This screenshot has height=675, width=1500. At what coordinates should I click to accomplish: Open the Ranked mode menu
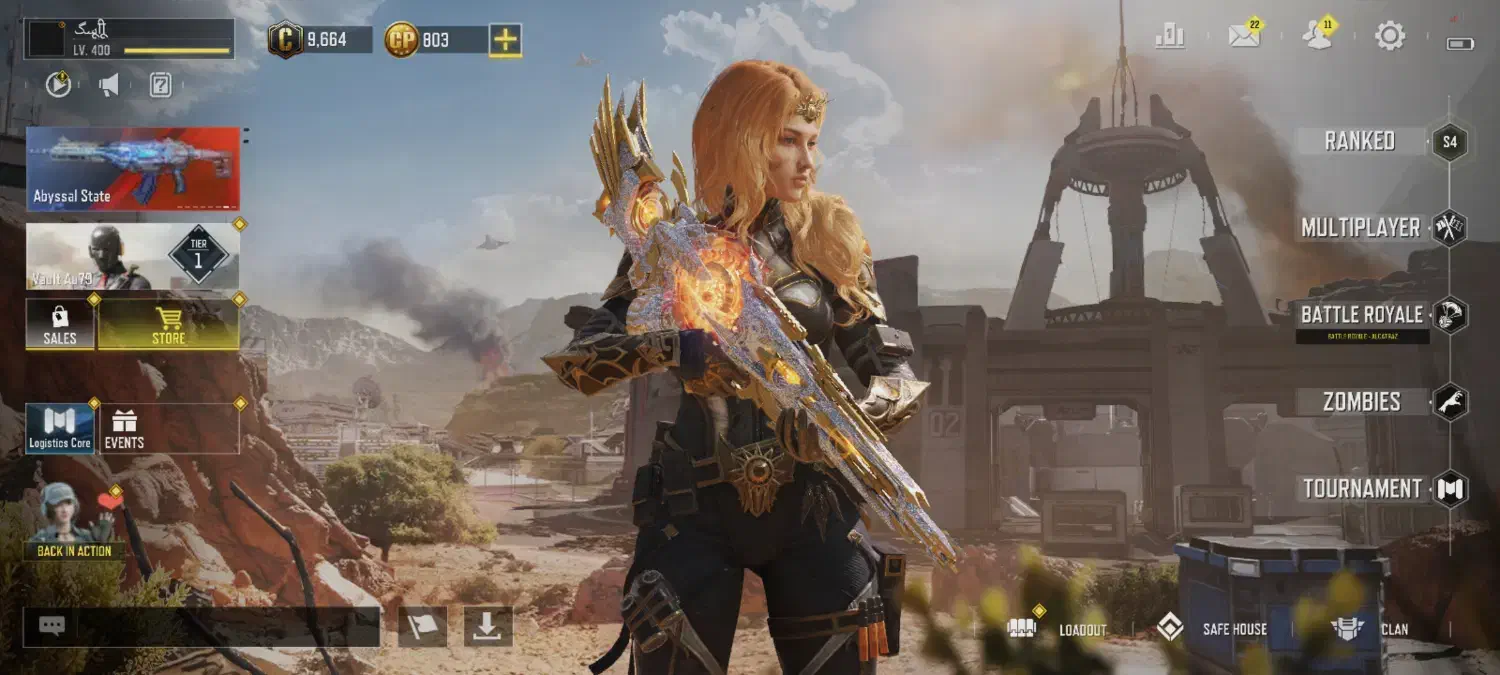coord(1360,141)
